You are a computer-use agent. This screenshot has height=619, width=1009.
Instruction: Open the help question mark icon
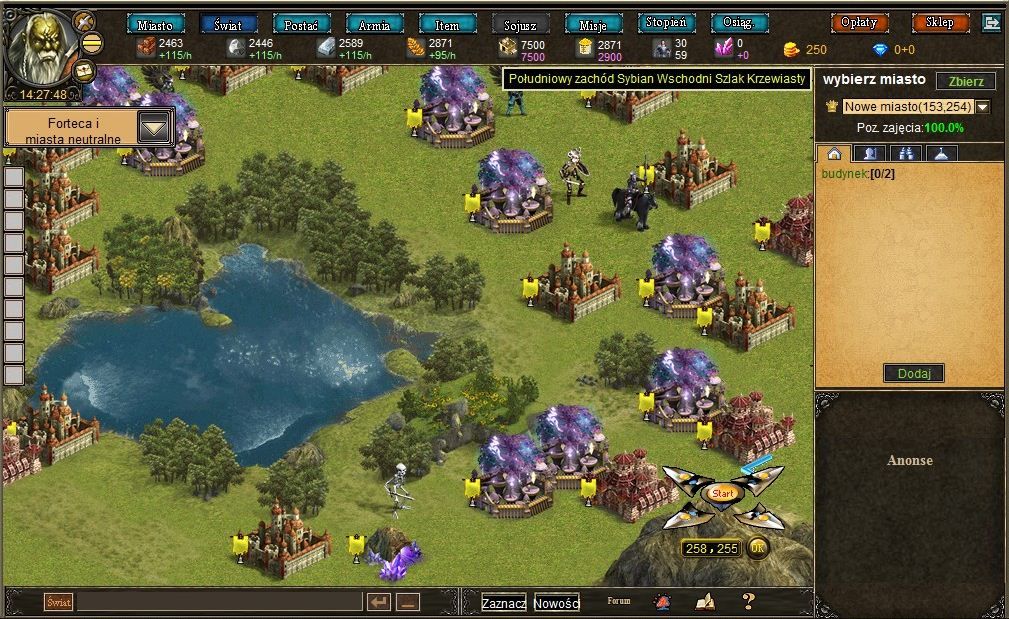pyautogui.click(x=748, y=601)
